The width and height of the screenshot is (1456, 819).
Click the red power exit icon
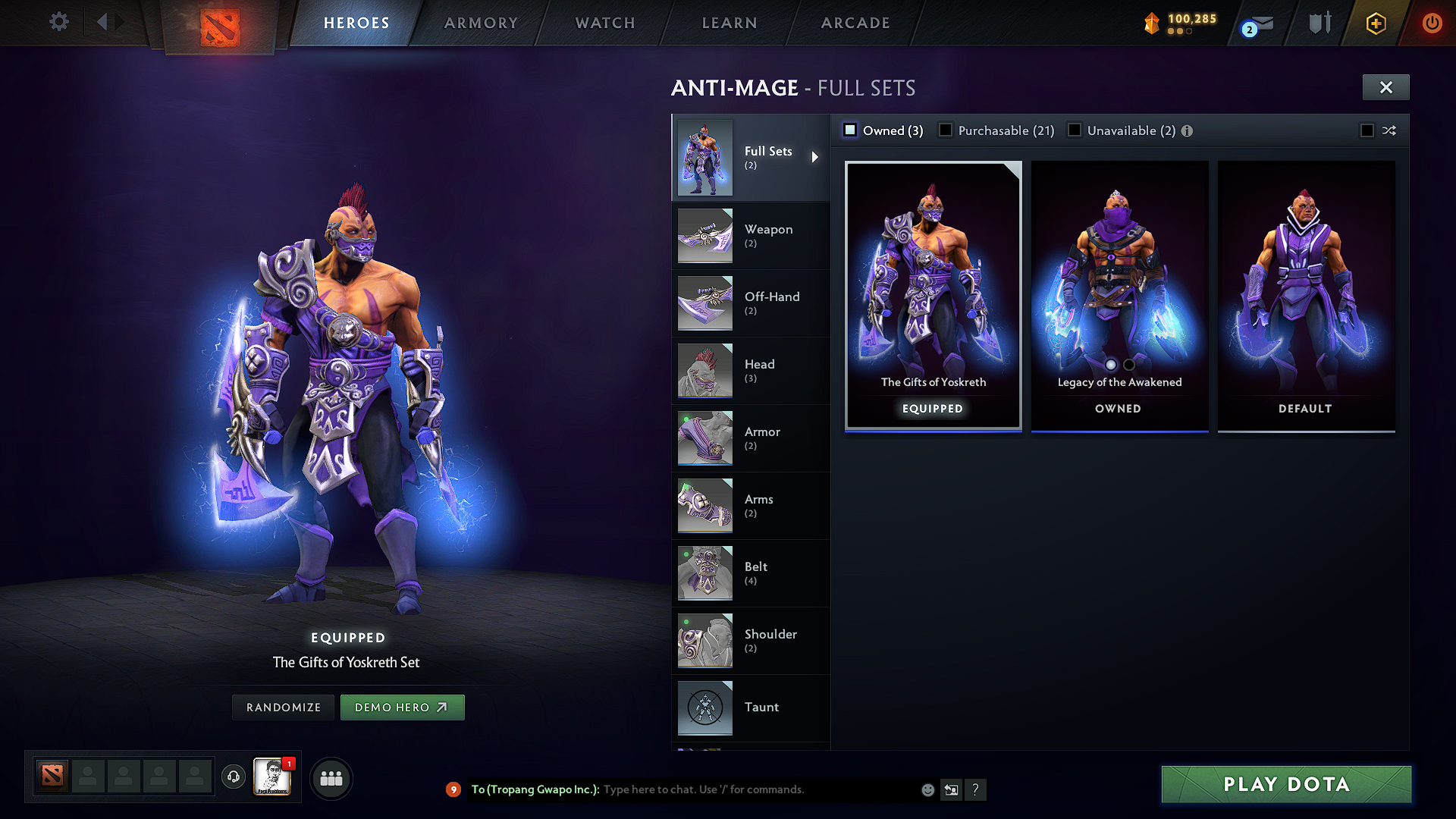pyautogui.click(x=1432, y=23)
